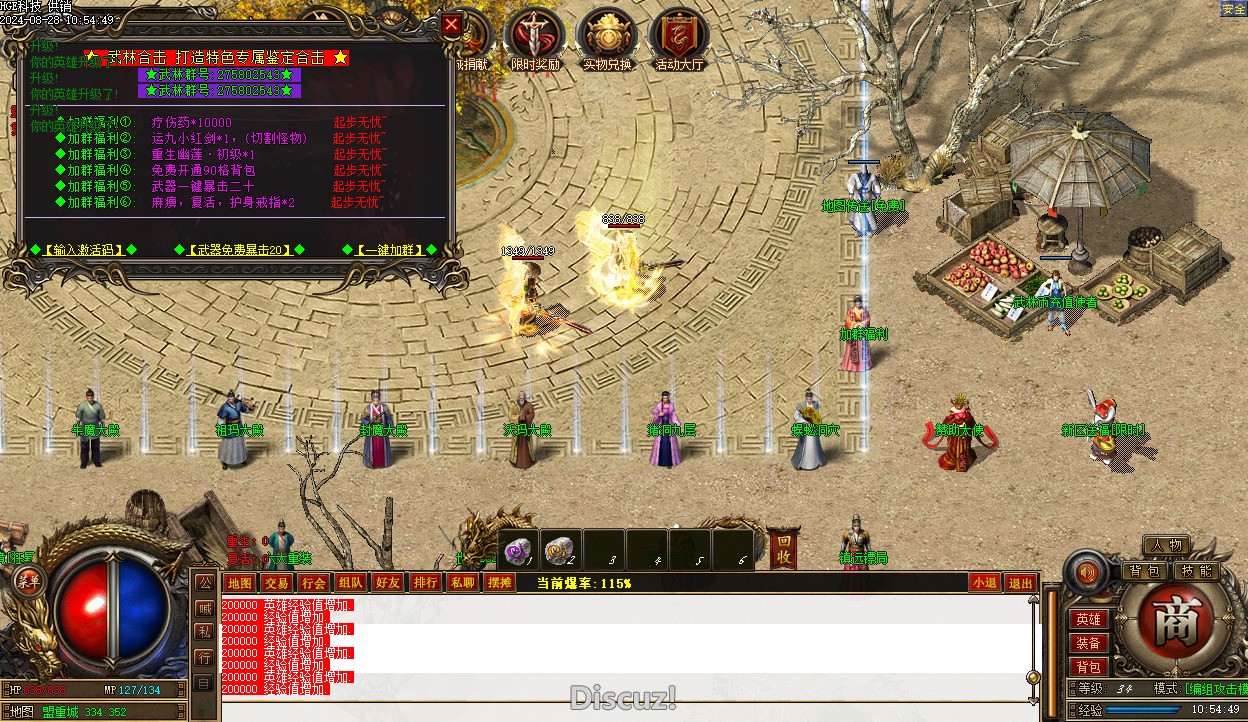Choose the 输入激活码 option
The width and height of the screenshot is (1248, 722).
84,249
